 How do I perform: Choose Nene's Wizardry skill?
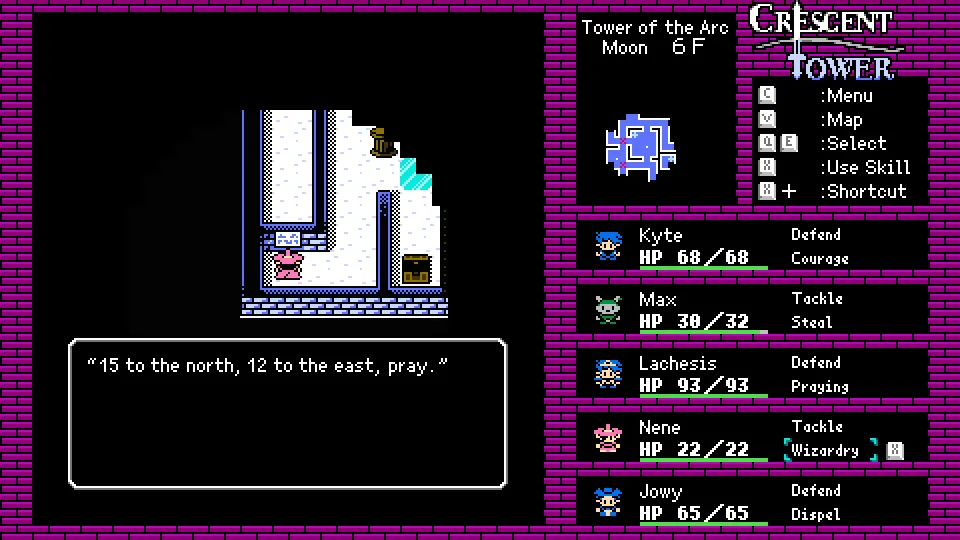(825, 451)
